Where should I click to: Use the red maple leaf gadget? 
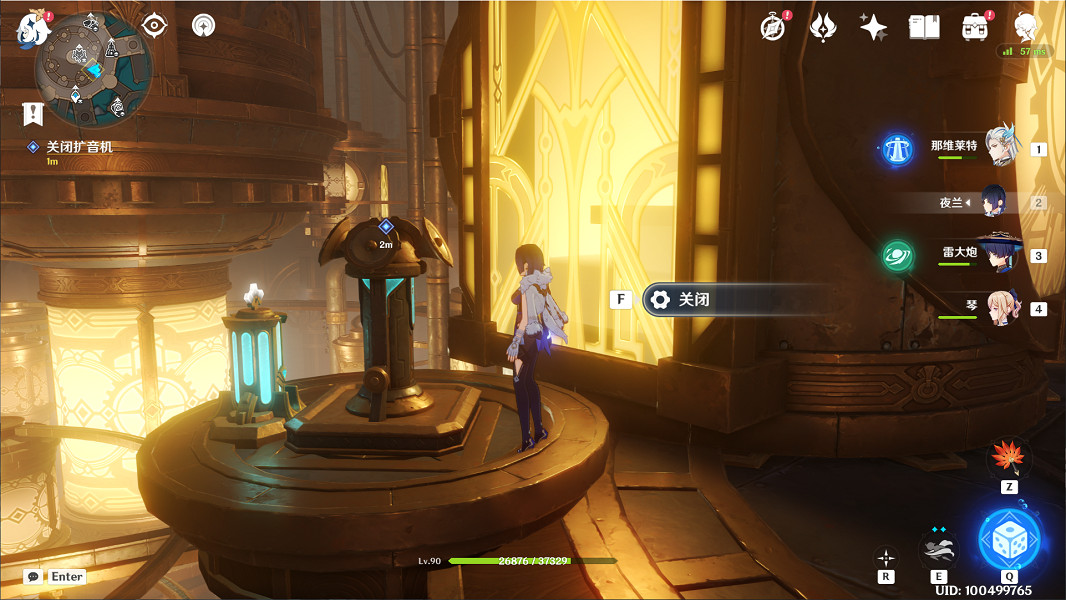tap(1007, 459)
